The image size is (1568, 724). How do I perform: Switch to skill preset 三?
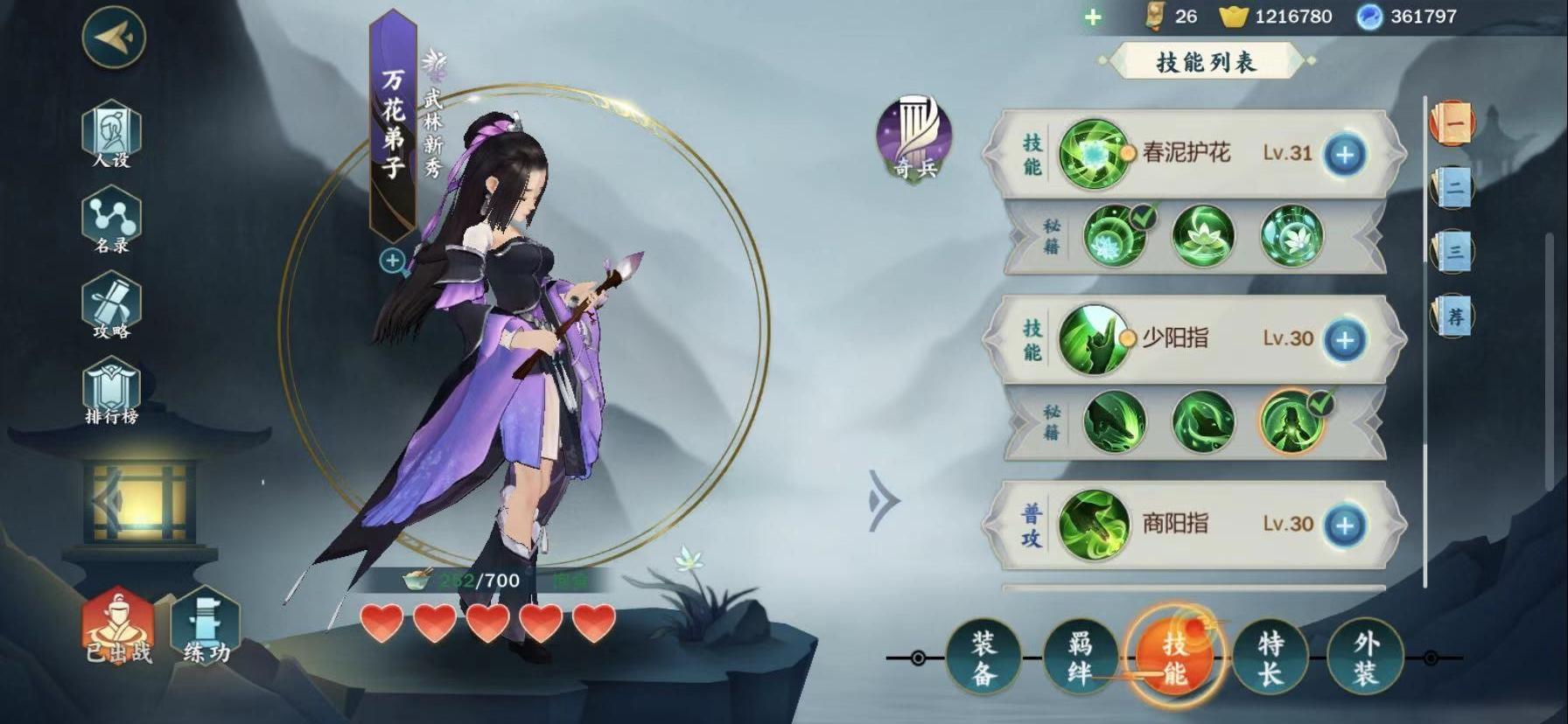(1453, 252)
